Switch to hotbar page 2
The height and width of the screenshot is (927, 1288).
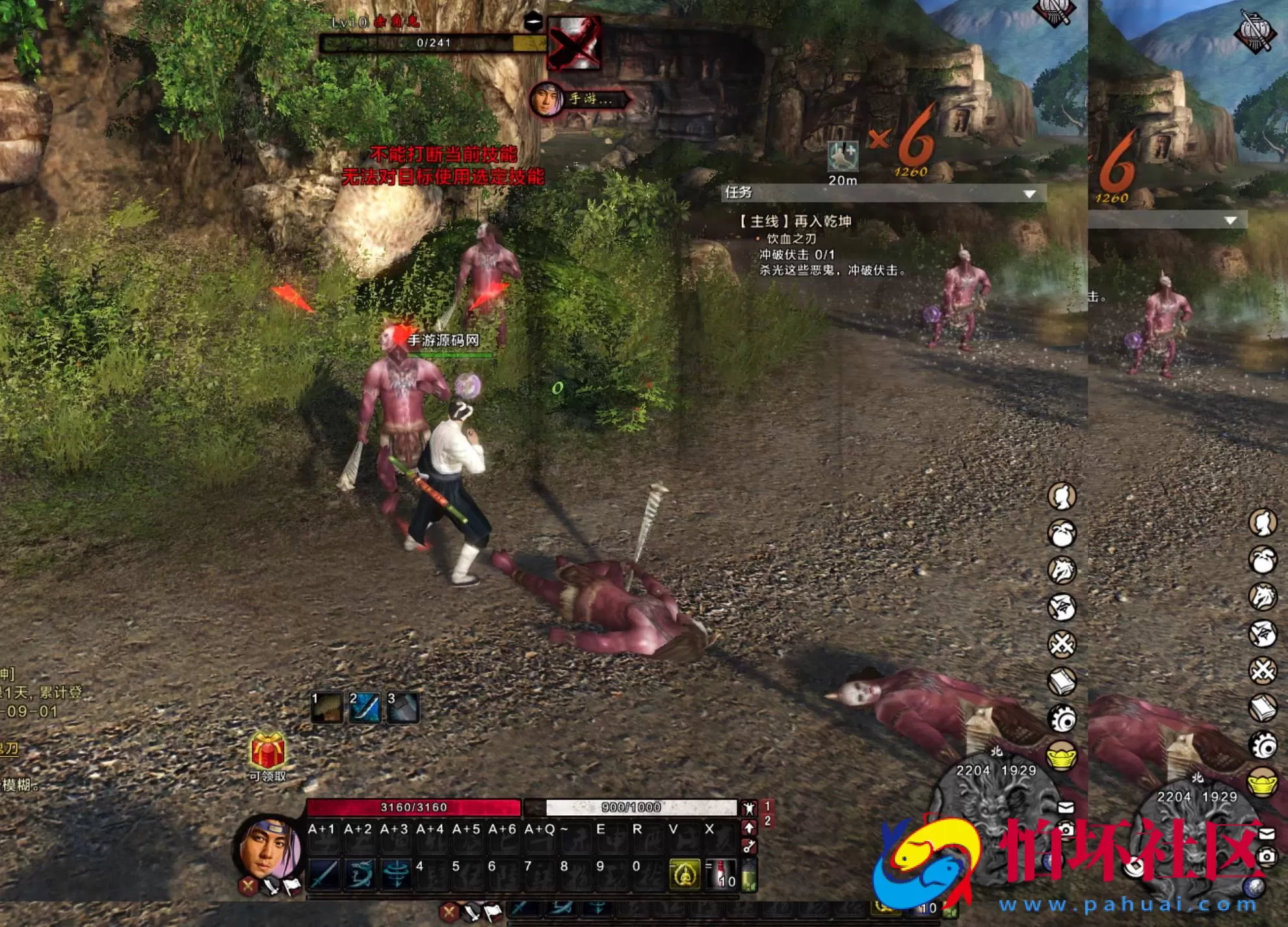tap(767, 821)
